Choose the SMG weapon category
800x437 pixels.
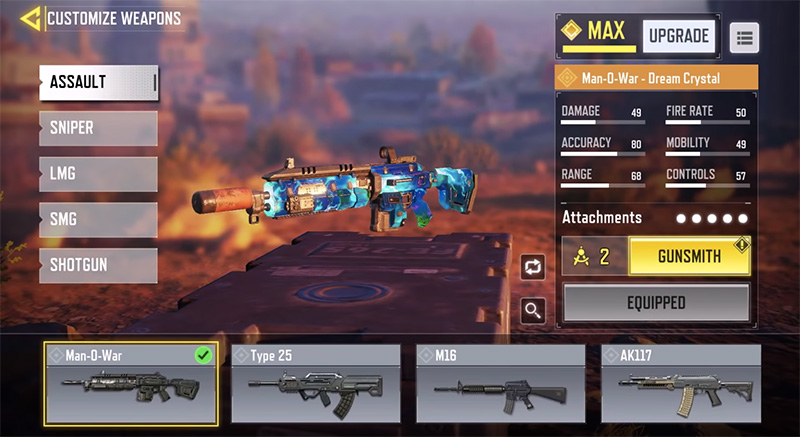tap(98, 219)
